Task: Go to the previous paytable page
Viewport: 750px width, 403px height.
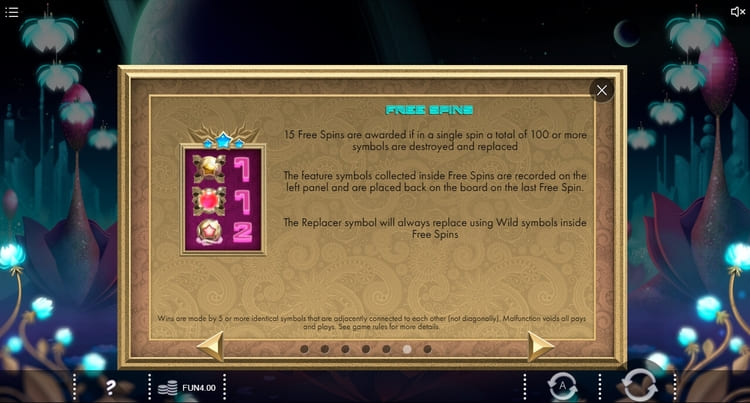Action: 210,348
